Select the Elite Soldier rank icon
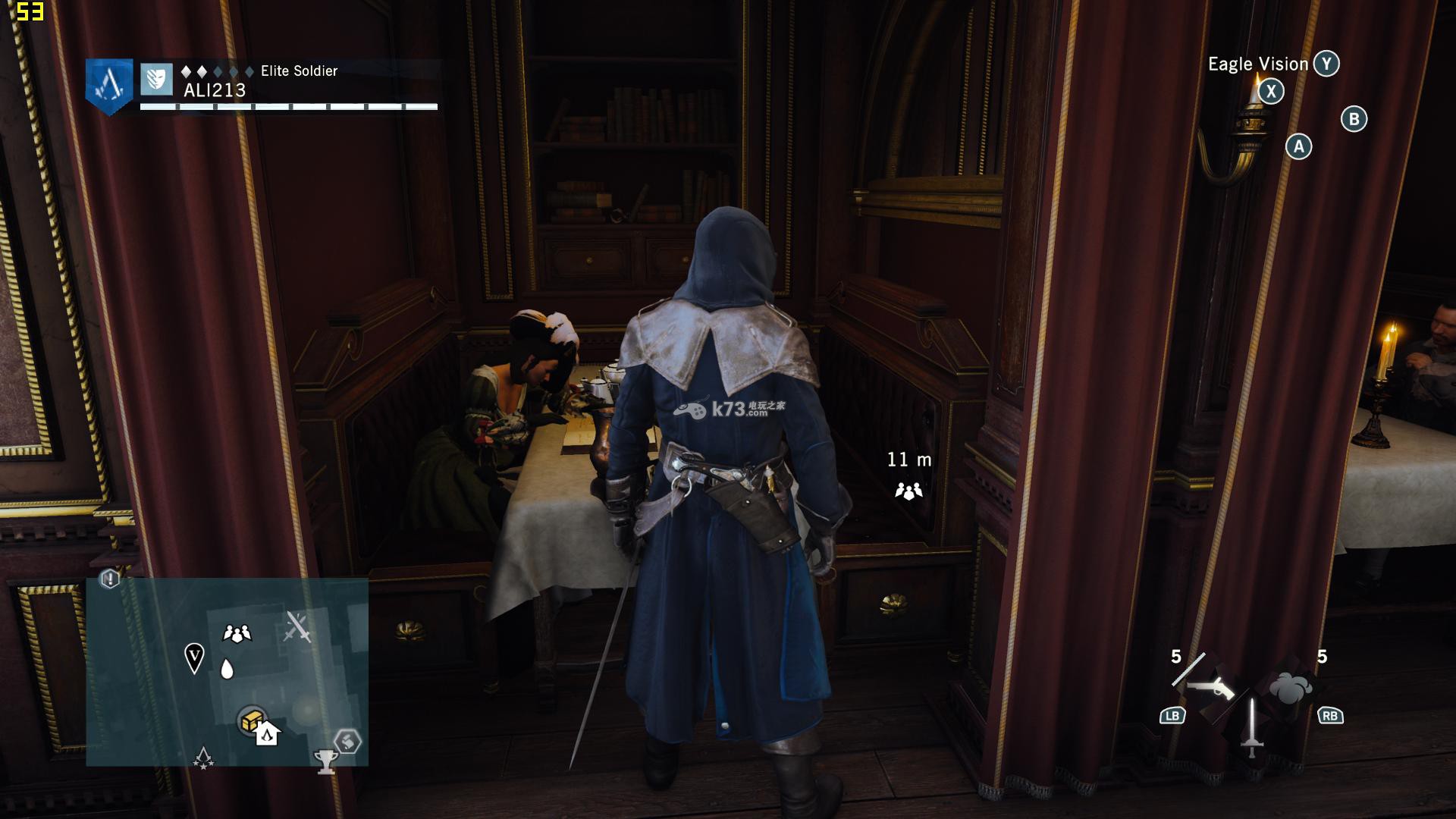The image size is (1456, 819). pos(156,79)
